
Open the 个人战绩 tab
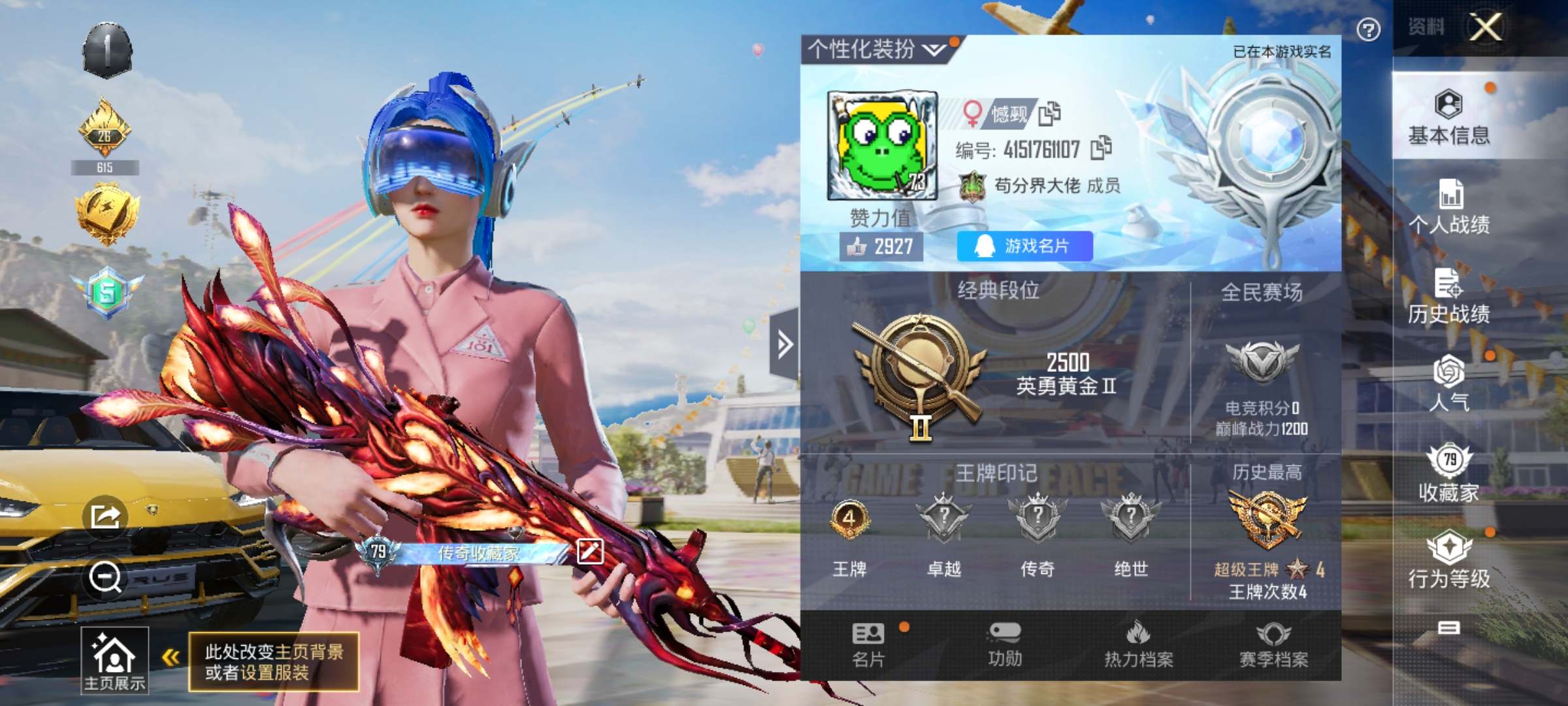click(x=1448, y=207)
